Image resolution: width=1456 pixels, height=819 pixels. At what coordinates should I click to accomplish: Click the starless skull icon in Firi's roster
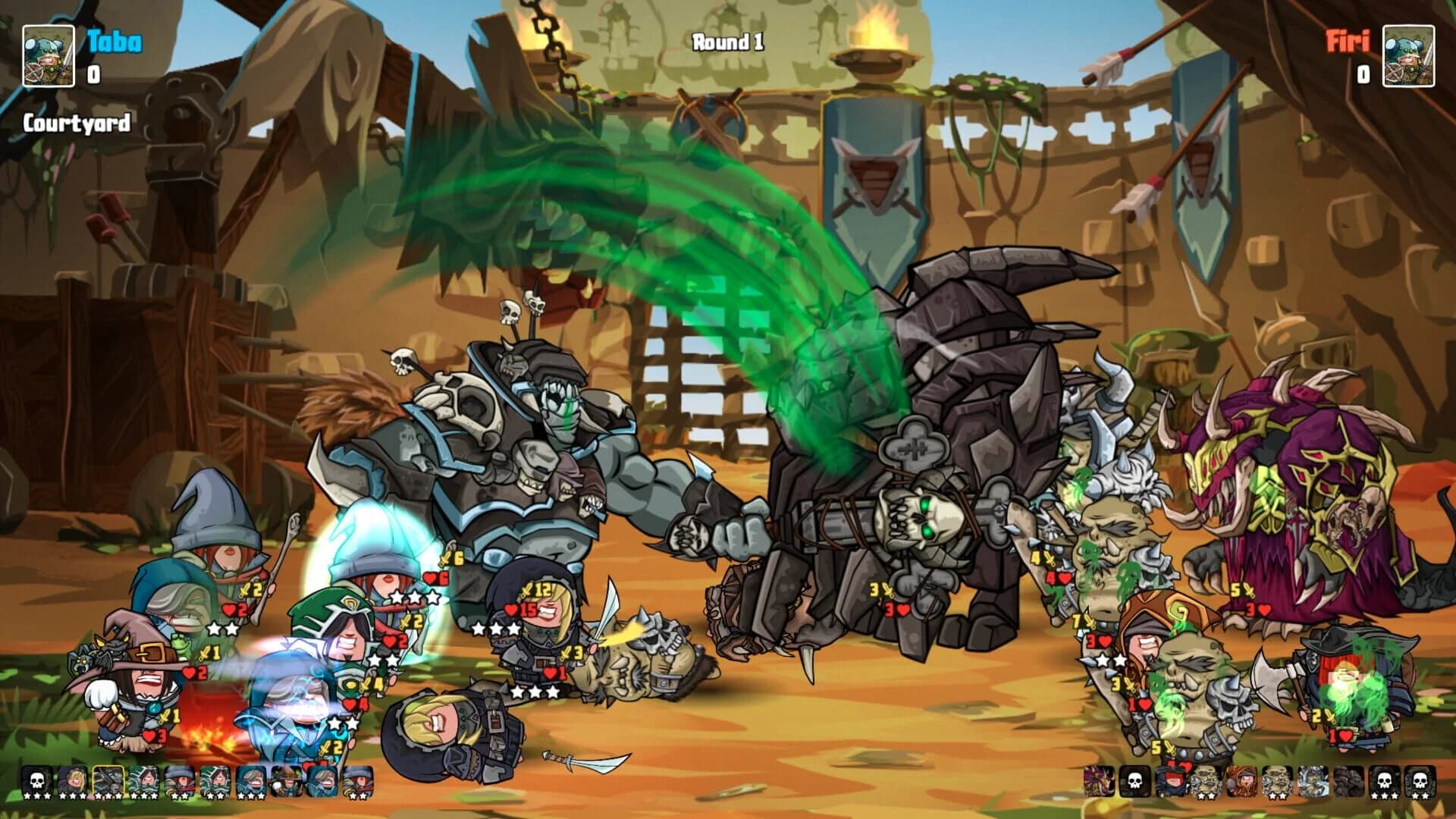[x=1134, y=781]
